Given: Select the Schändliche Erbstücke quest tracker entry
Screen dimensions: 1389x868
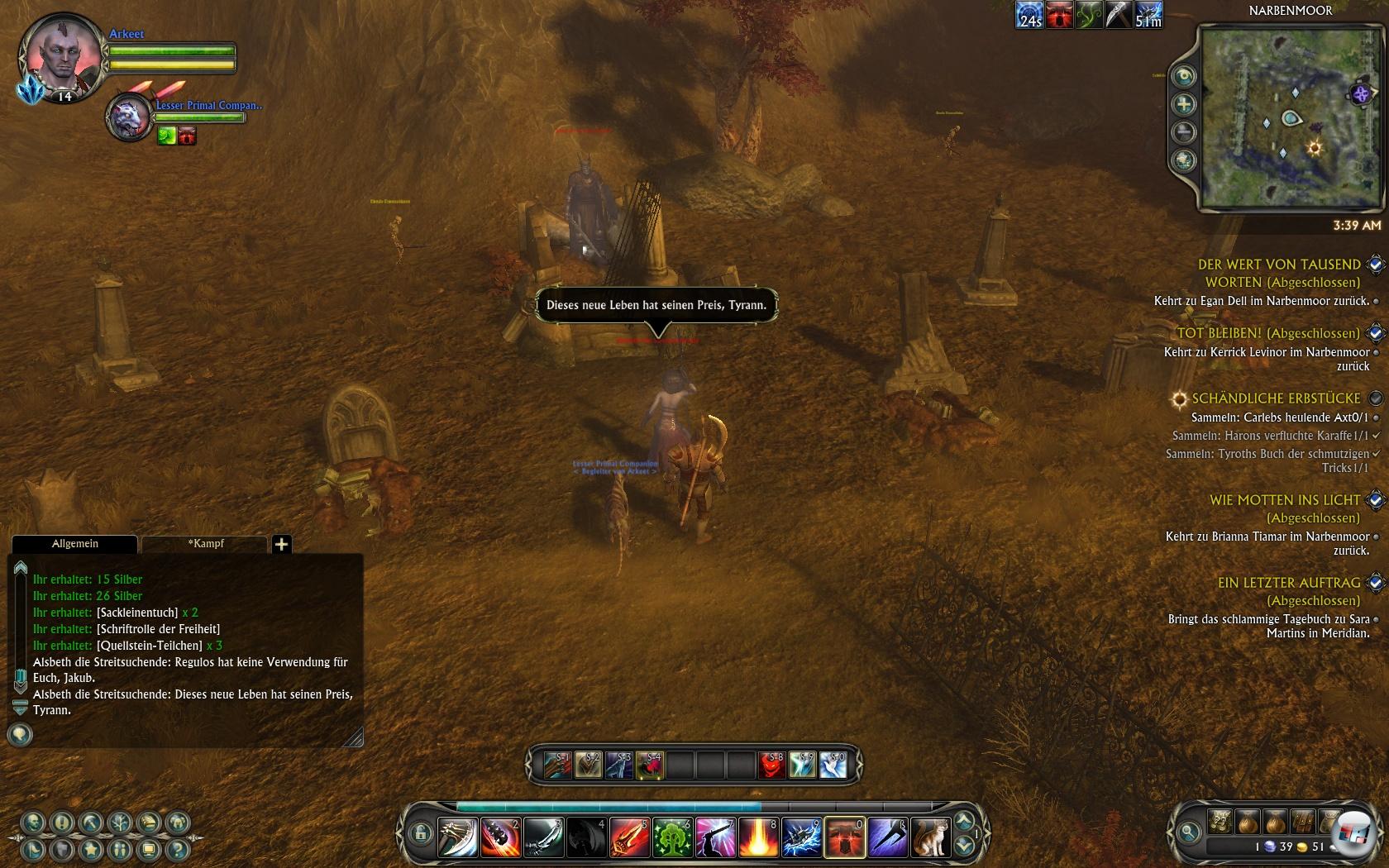Looking at the screenshot, I should [1275, 398].
